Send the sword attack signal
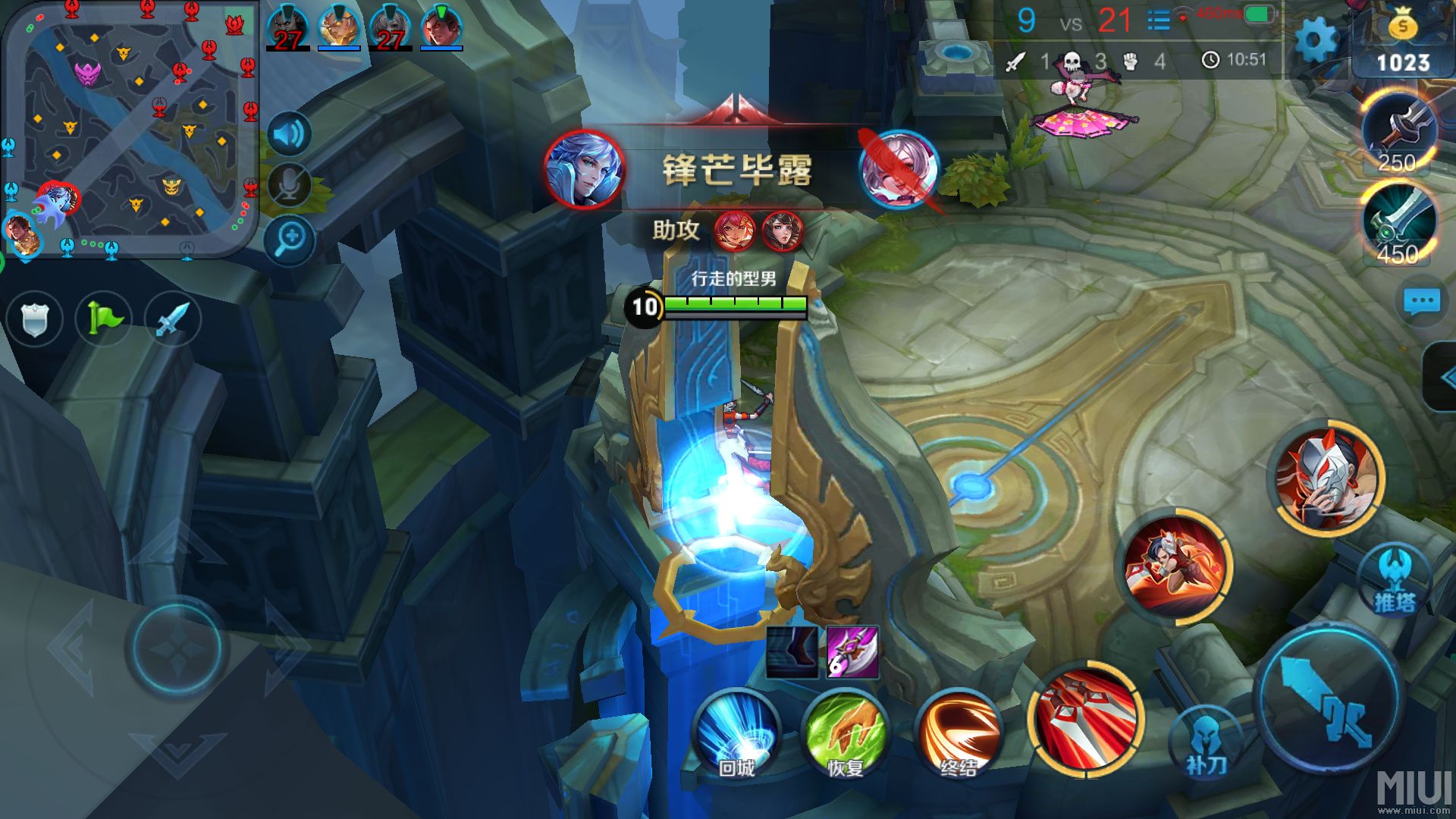This screenshot has height=819, width=1456. pos(172,318)
